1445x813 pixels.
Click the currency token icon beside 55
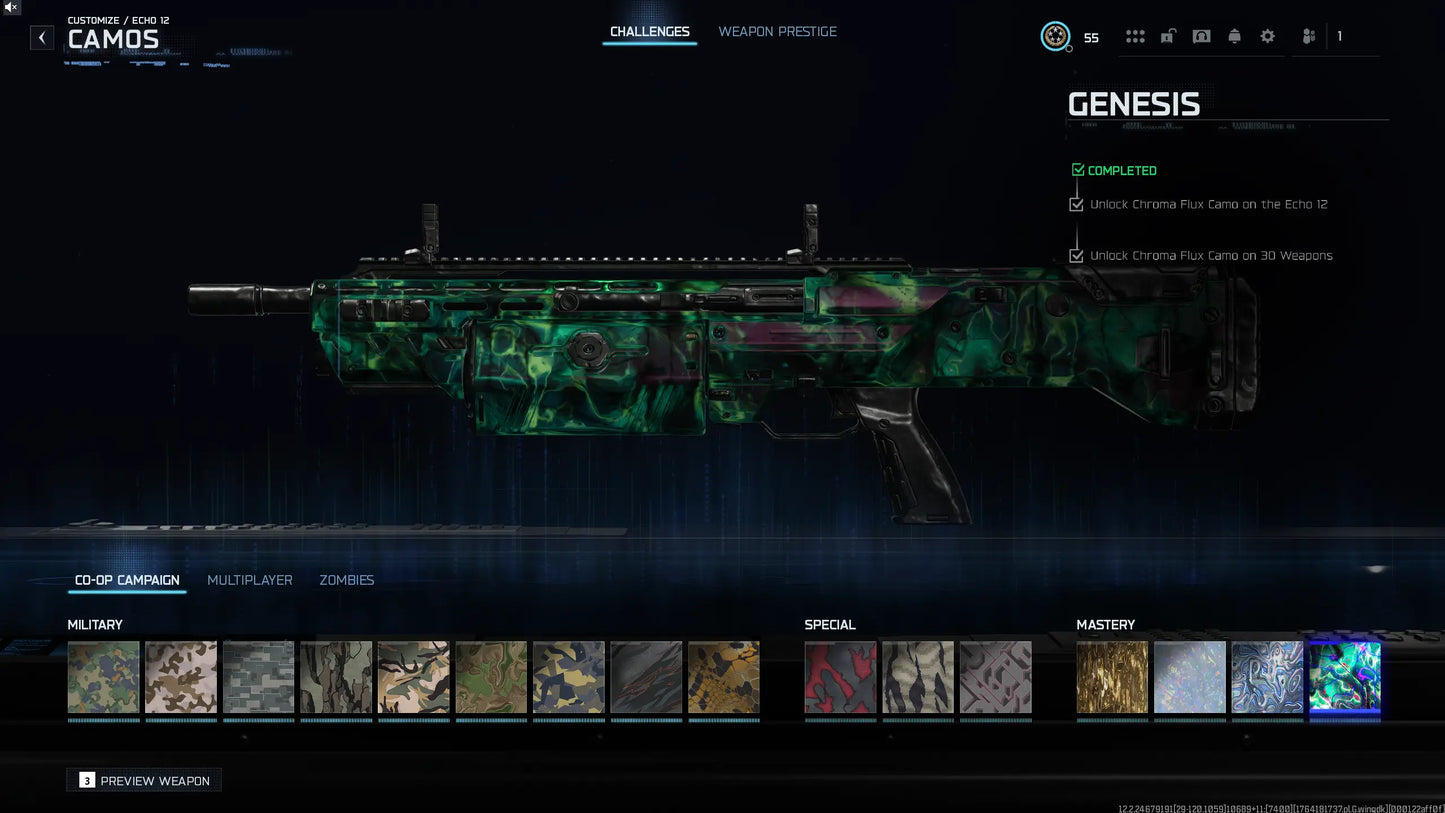click(1056, 36)
